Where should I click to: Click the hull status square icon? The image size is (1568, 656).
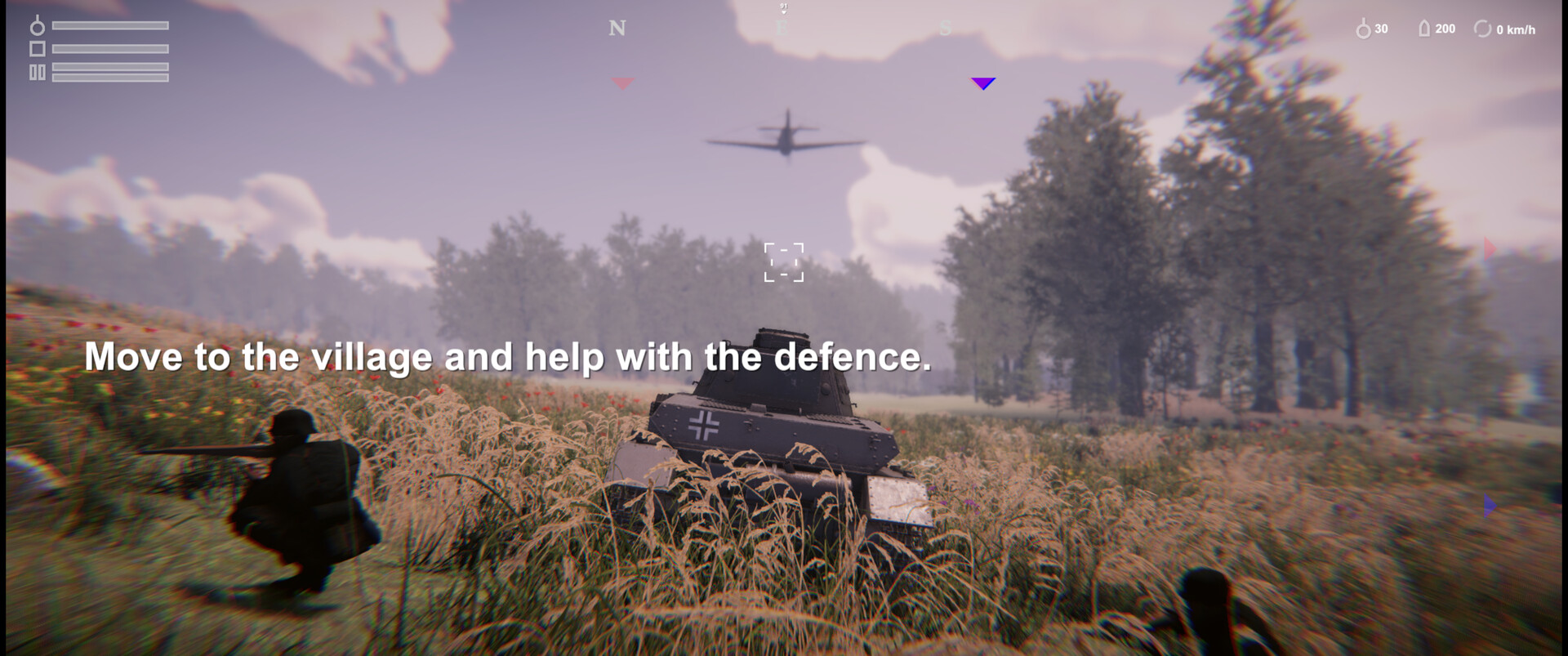(38, 48)
